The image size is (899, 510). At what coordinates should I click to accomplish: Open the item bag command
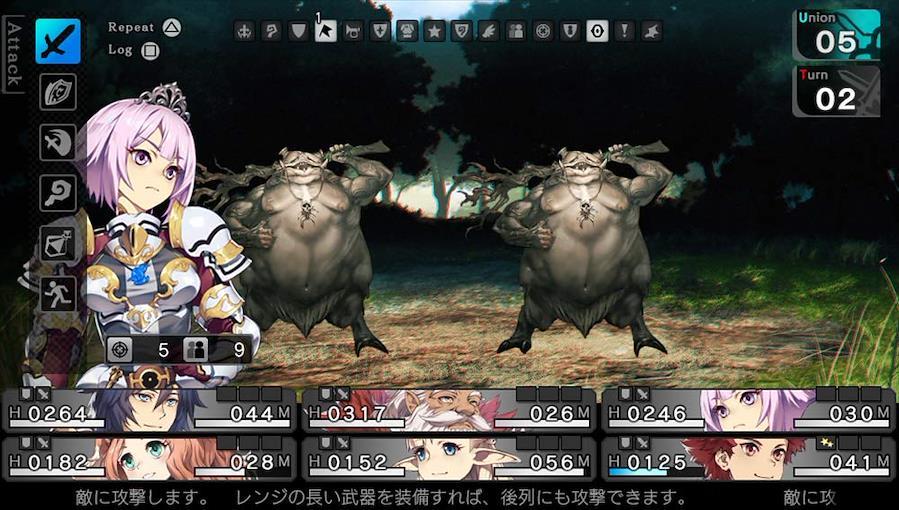coord(58,243)
